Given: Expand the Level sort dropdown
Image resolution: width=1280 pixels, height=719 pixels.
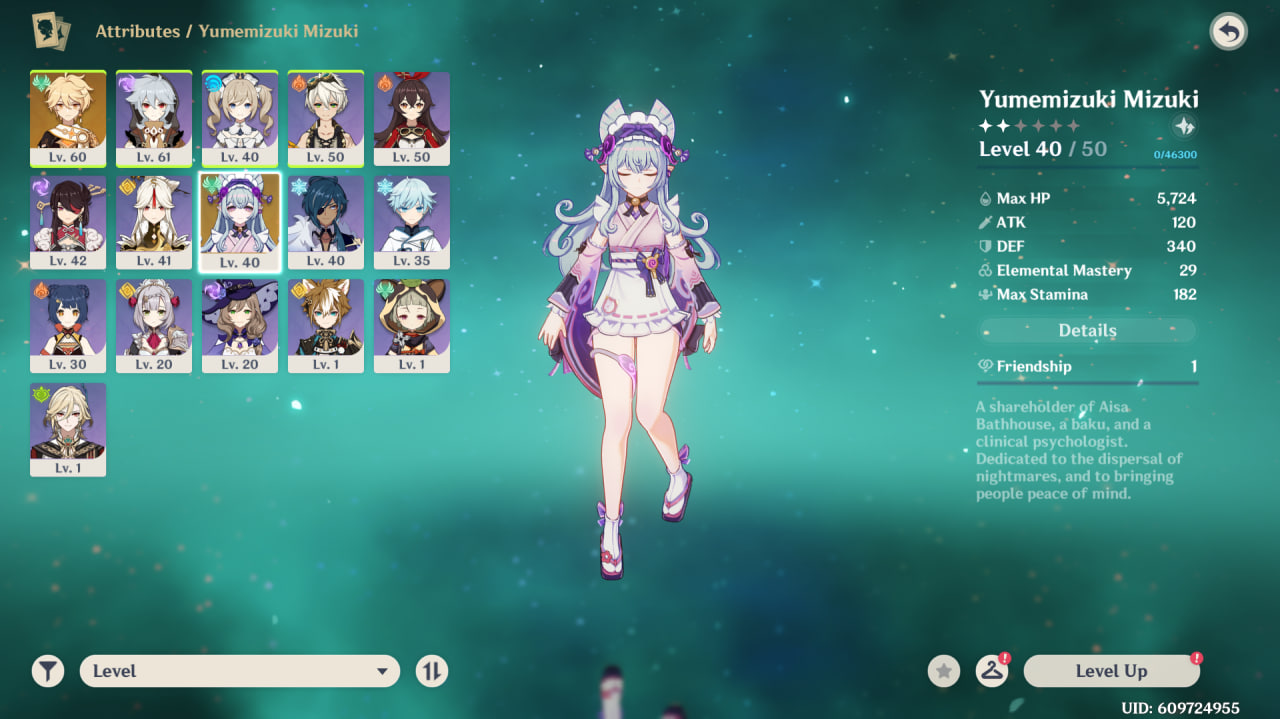Looking at the screenshot, I should click(x=240, y=671).
